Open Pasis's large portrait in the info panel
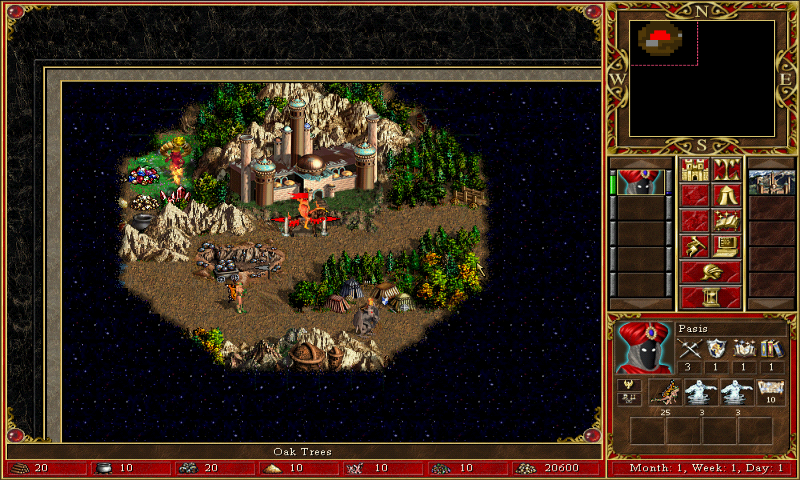800x480 pixels. pyautogui.click(x=644, y=346)
